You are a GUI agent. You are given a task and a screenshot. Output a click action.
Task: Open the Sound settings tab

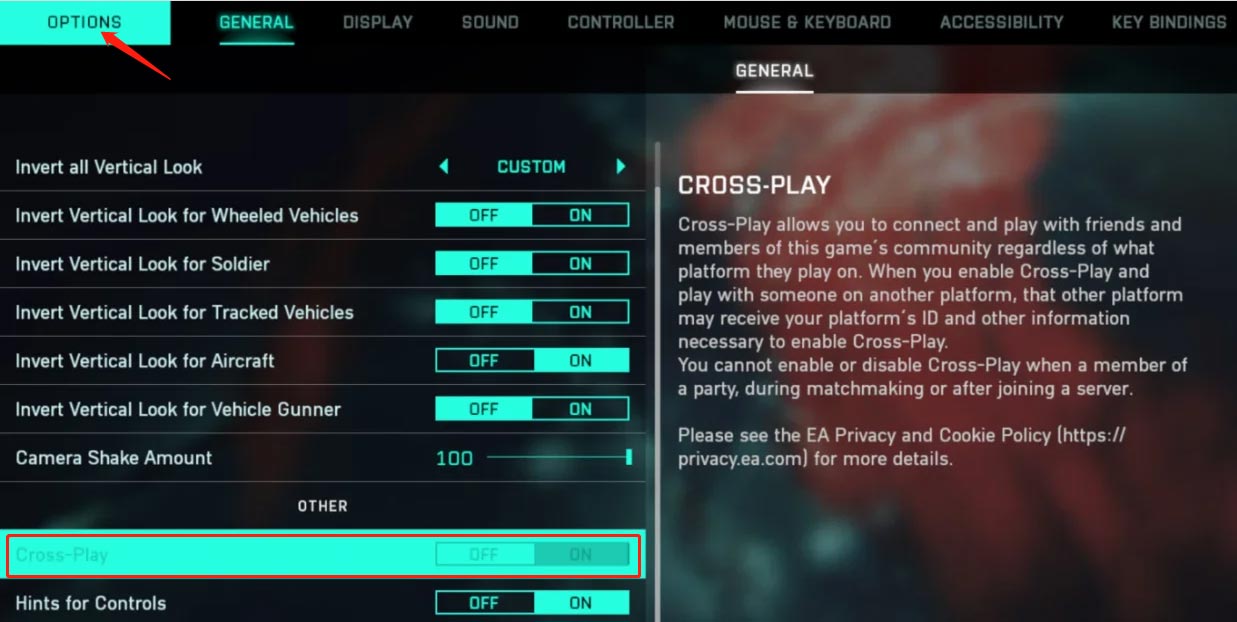coord(490,22)
